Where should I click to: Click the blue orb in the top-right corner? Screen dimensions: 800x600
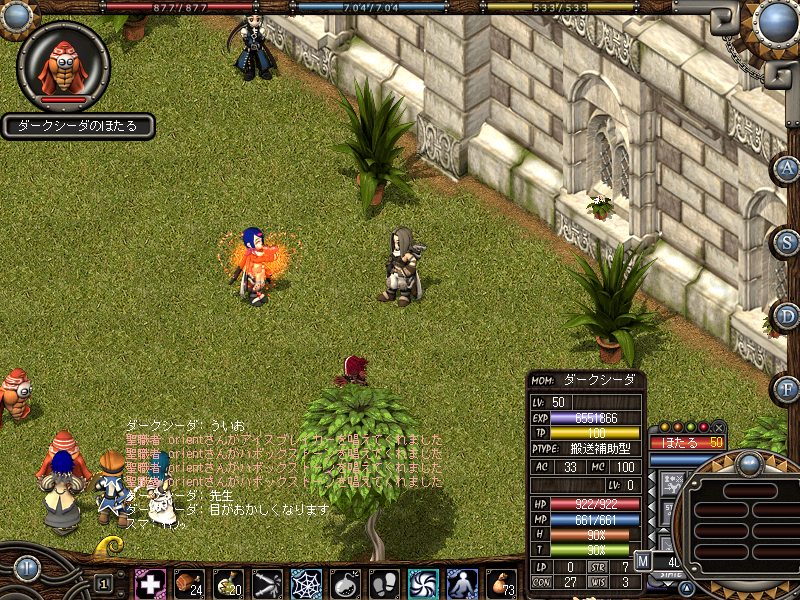pos(778,22)
